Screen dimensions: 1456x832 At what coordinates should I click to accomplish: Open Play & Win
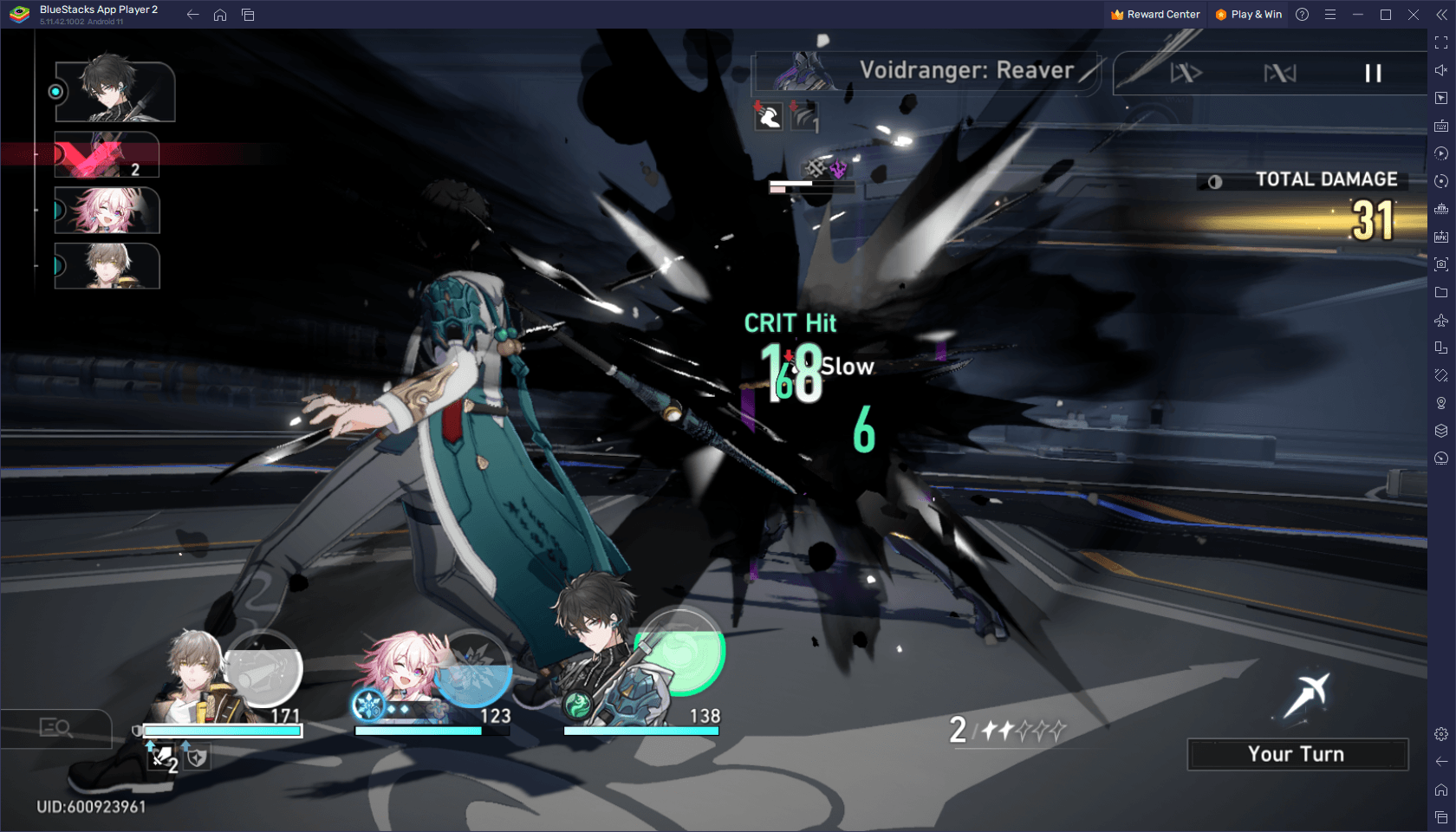click(x=1248, y=15)
